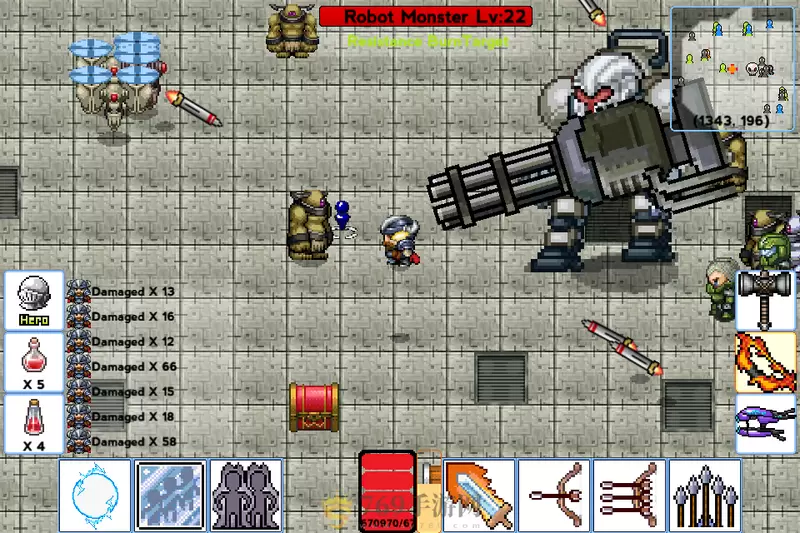Activate the multi-arrow bow skill
Screen dimensions: 800x533
629,495
